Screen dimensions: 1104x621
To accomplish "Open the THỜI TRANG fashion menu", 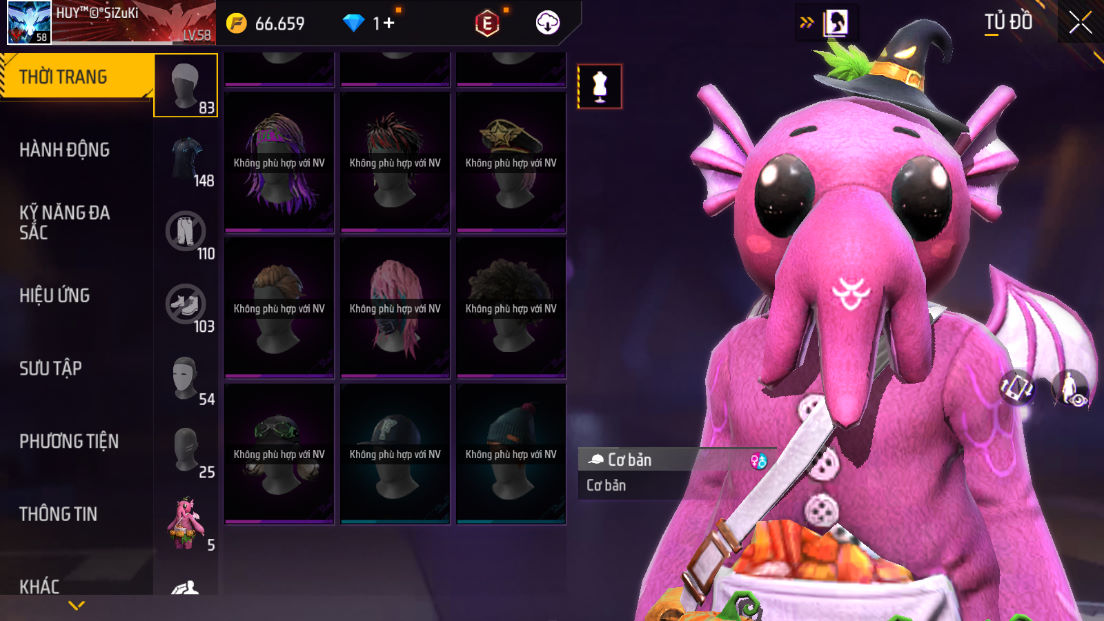I will pyautogui.click(x=64, y=77).
